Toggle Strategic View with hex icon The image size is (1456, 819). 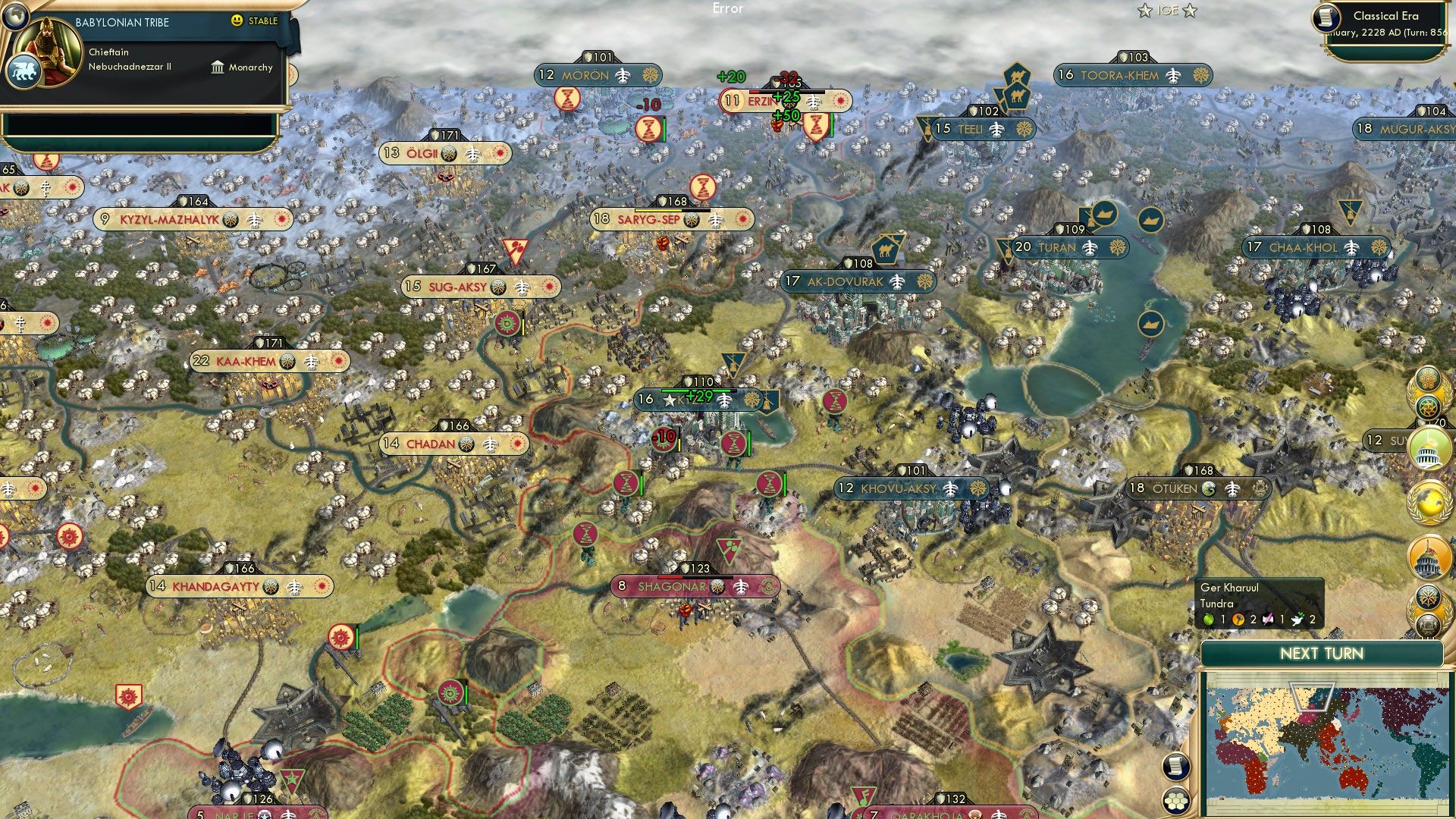[1176, 801]
